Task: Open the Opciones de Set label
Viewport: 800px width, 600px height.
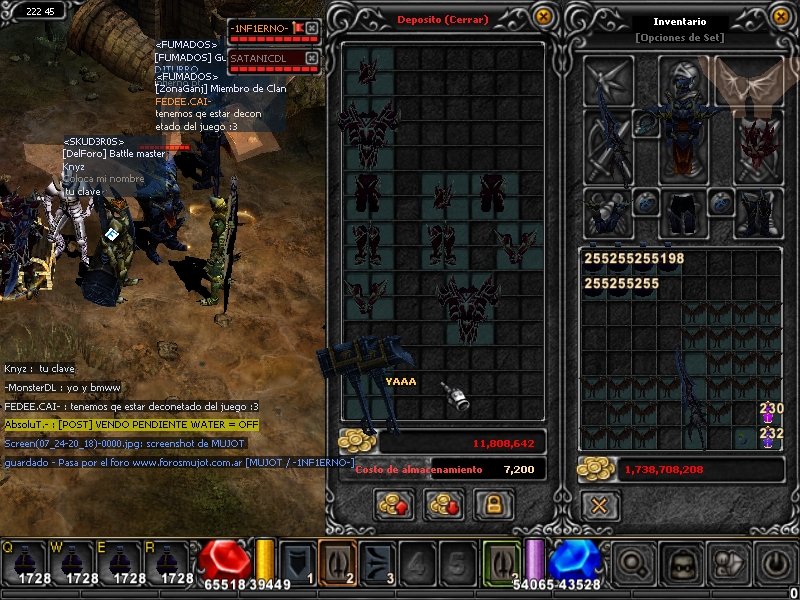Action: click(679, 38)
